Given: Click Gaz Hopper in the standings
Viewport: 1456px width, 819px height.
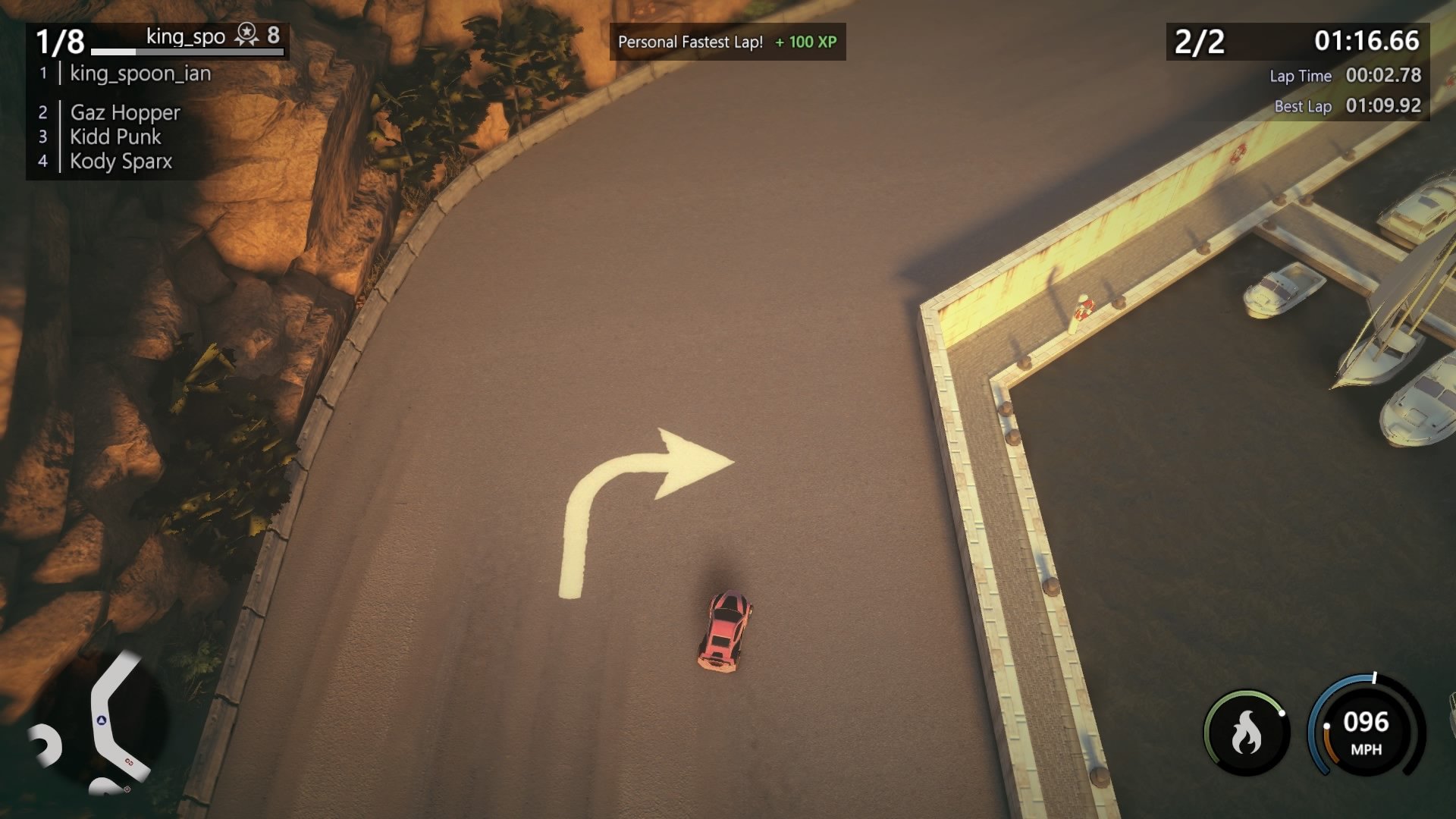Looking at the screenshot, I should (x=124, y=112).
